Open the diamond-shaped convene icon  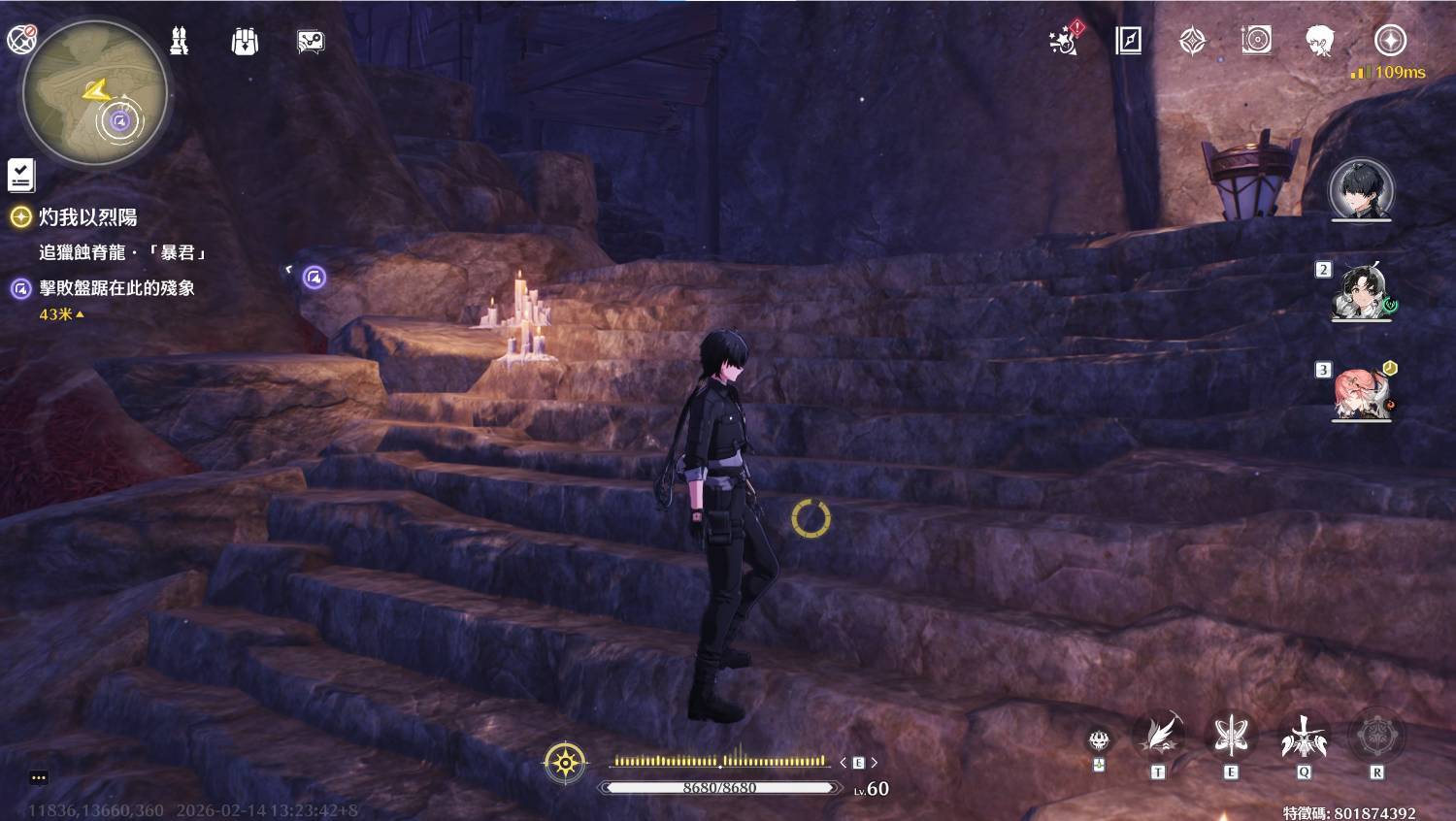(x=1192, y=41)
